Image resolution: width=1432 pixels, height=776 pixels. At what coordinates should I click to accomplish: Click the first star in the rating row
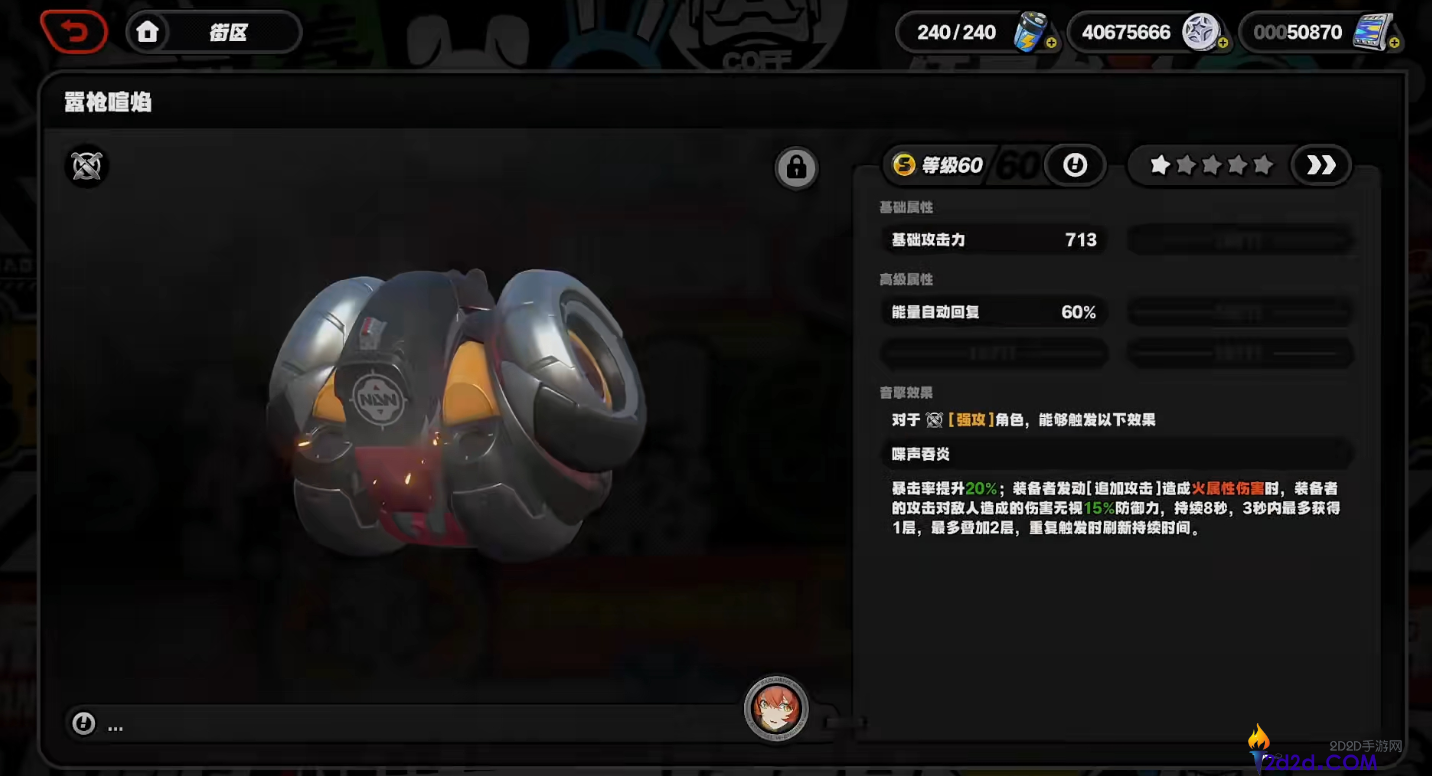tap(1159, 165)
